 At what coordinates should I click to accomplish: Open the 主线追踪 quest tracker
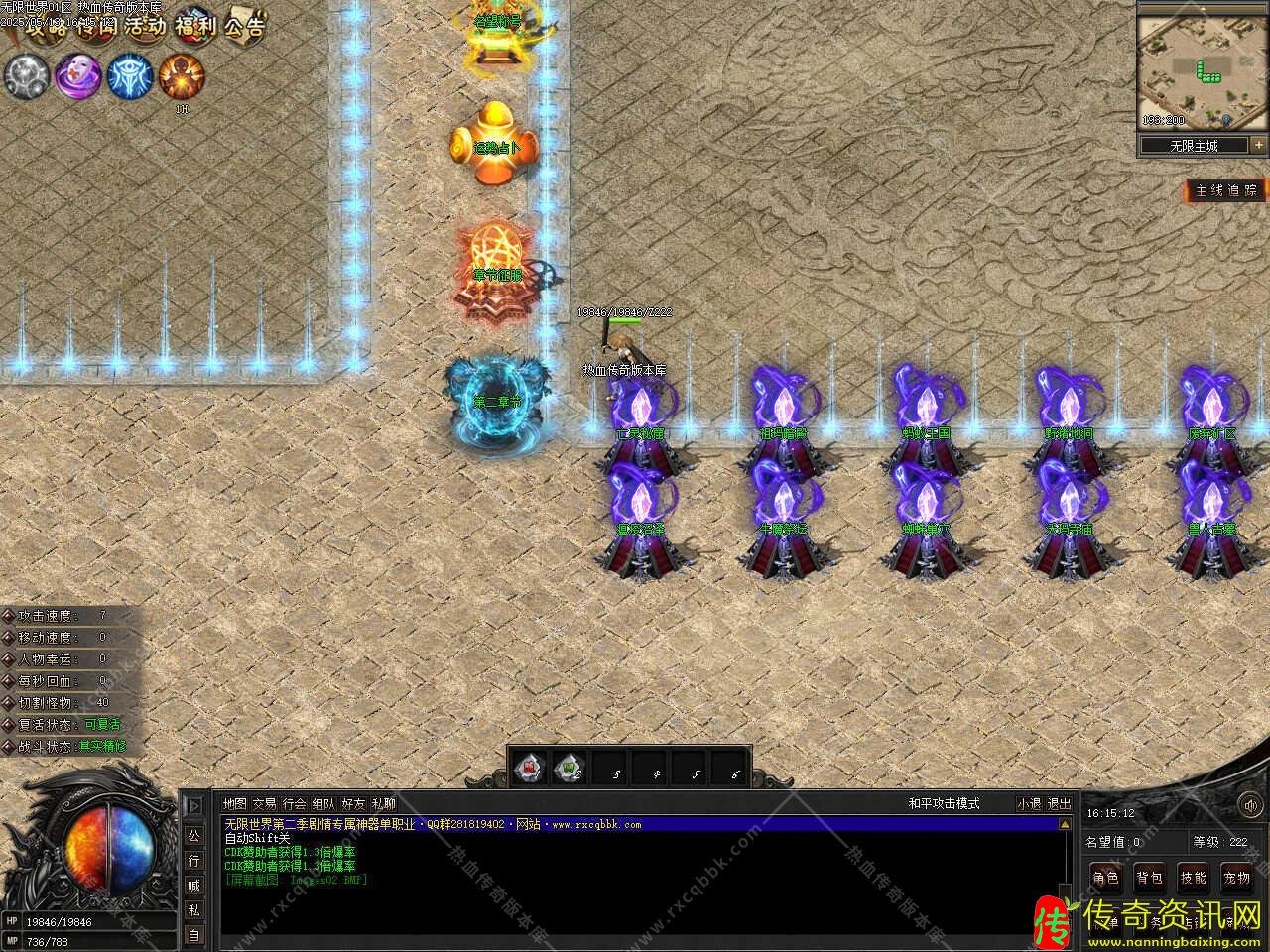coord(1226,190)
